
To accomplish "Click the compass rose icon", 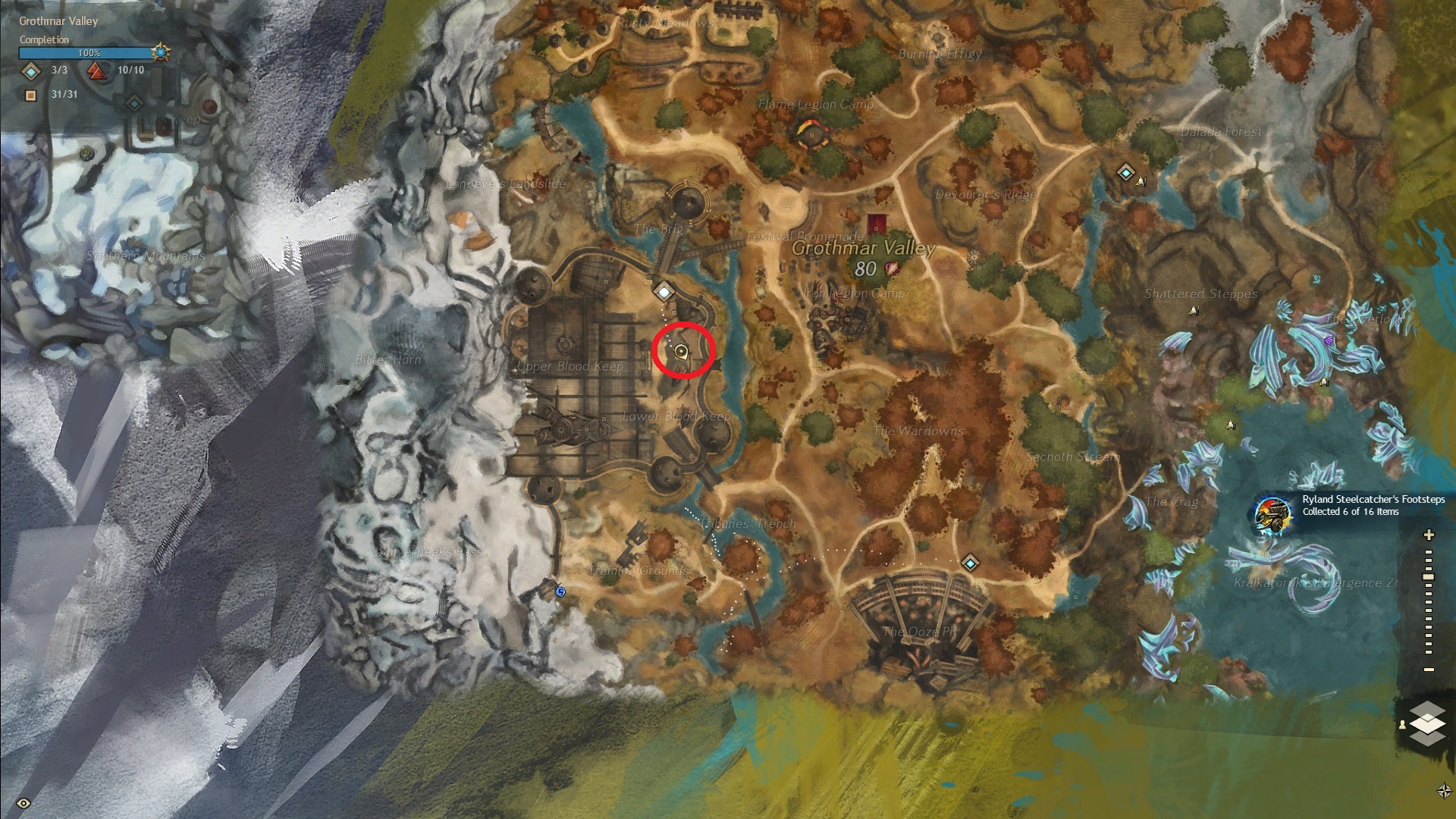I will 1444,791.
